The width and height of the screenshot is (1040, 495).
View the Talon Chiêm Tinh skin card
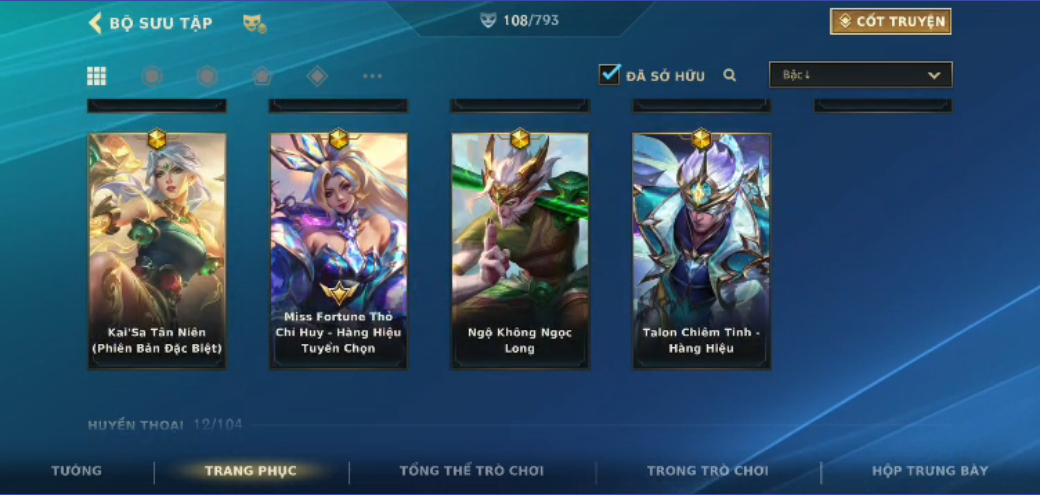tap(701, 250)
